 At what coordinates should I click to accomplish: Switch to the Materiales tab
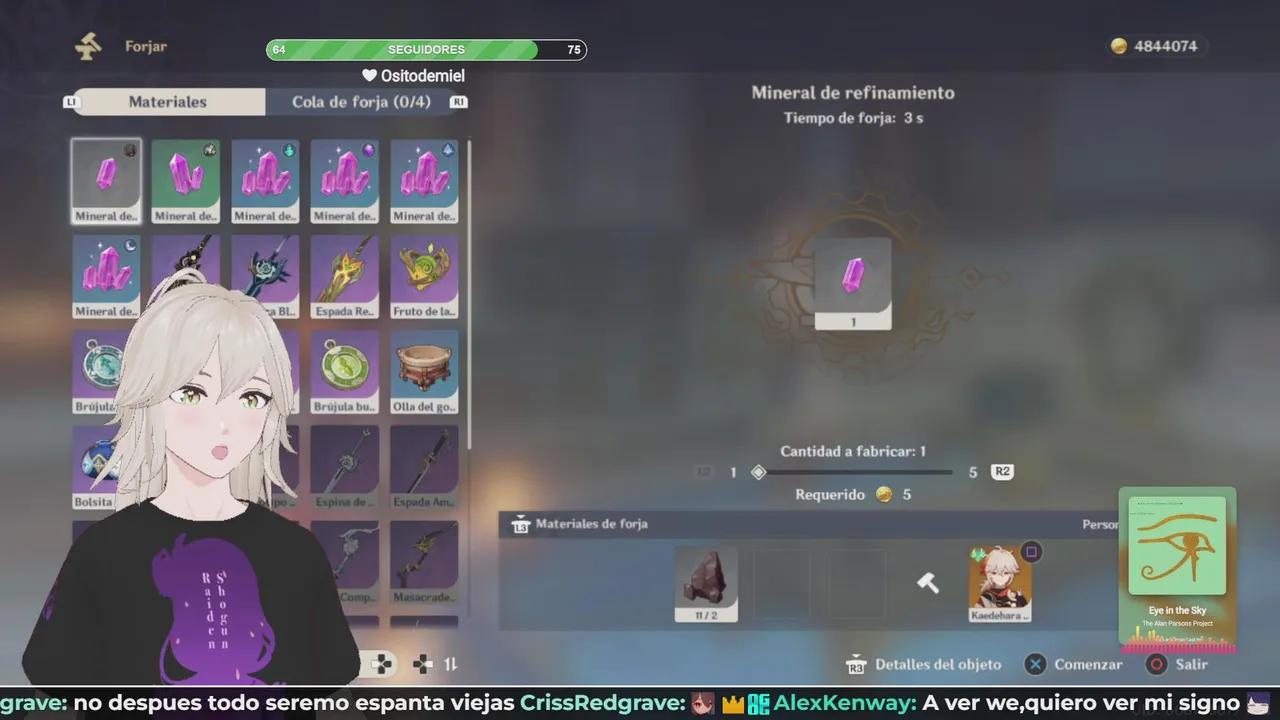pos(167,101)
